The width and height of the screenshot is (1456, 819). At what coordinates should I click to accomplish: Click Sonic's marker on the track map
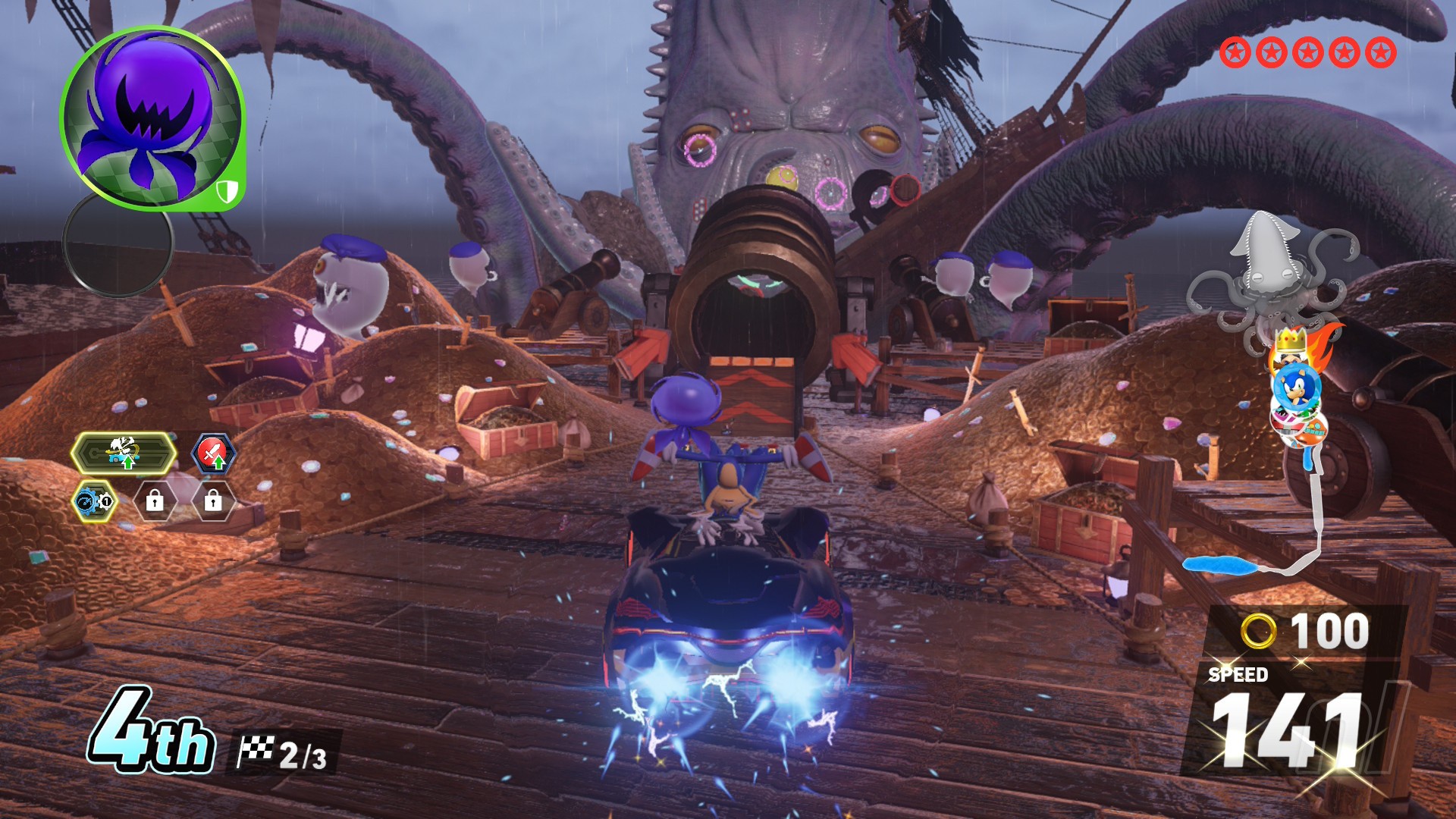(x=1296, y=387)
